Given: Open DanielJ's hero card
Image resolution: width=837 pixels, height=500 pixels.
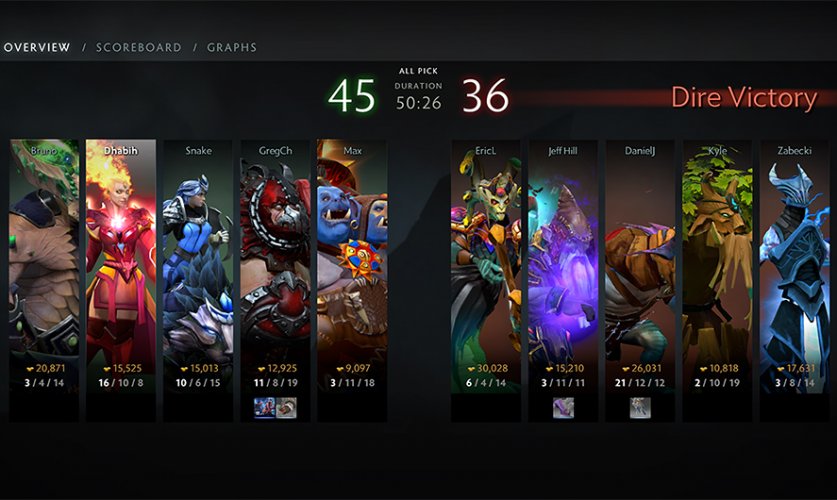Looking at the screenshot, I should pos(640,260).
